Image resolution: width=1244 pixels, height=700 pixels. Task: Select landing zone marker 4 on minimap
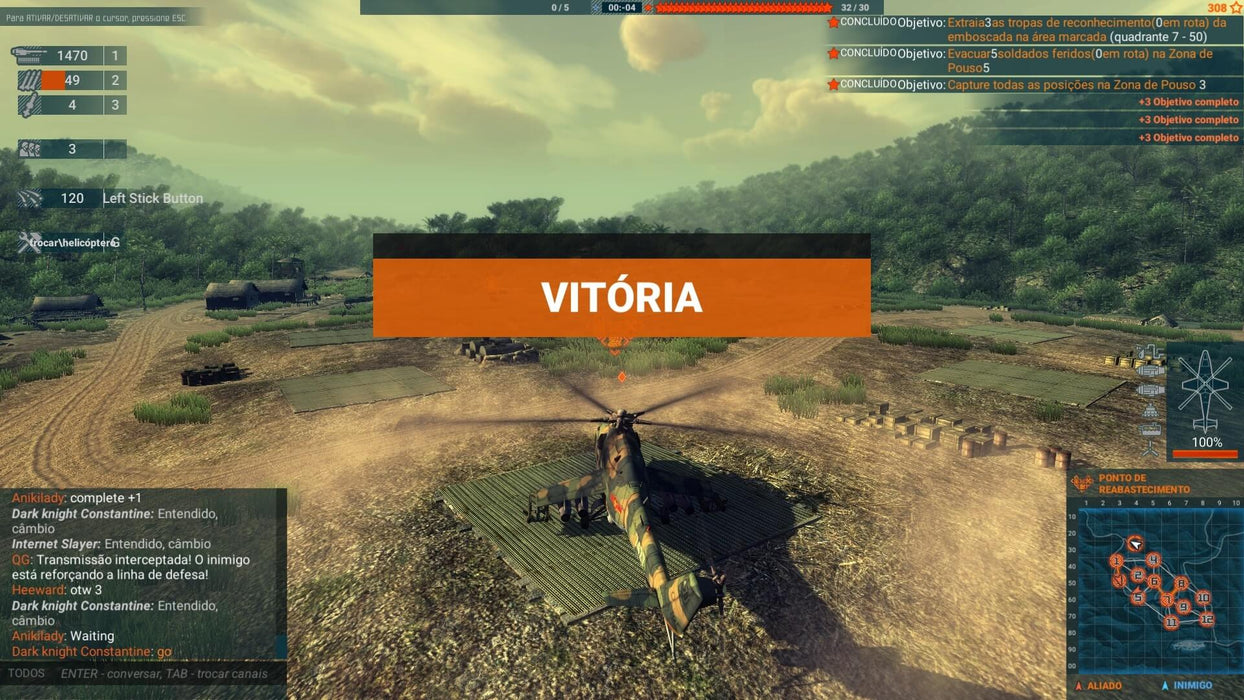(1153, 560)
